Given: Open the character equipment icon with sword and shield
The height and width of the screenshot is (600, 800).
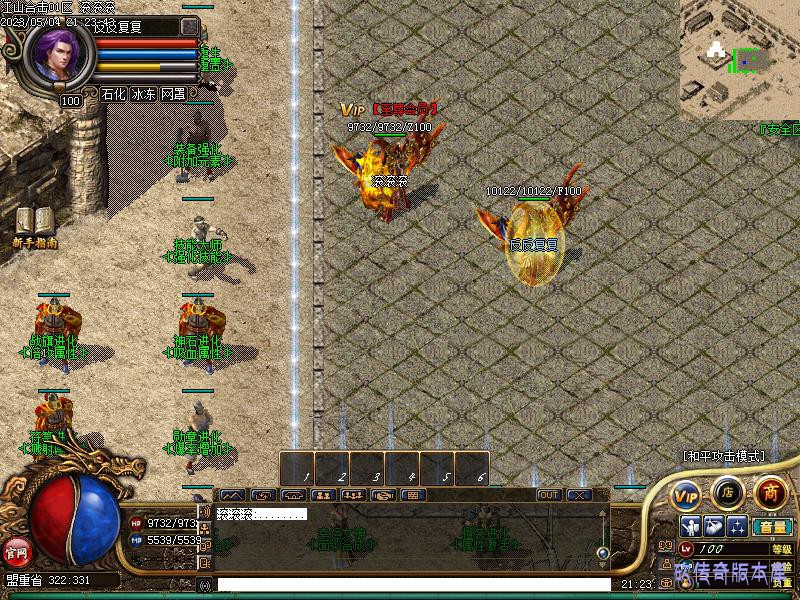Looking at the screenshot, I should [x=690, y=526].
